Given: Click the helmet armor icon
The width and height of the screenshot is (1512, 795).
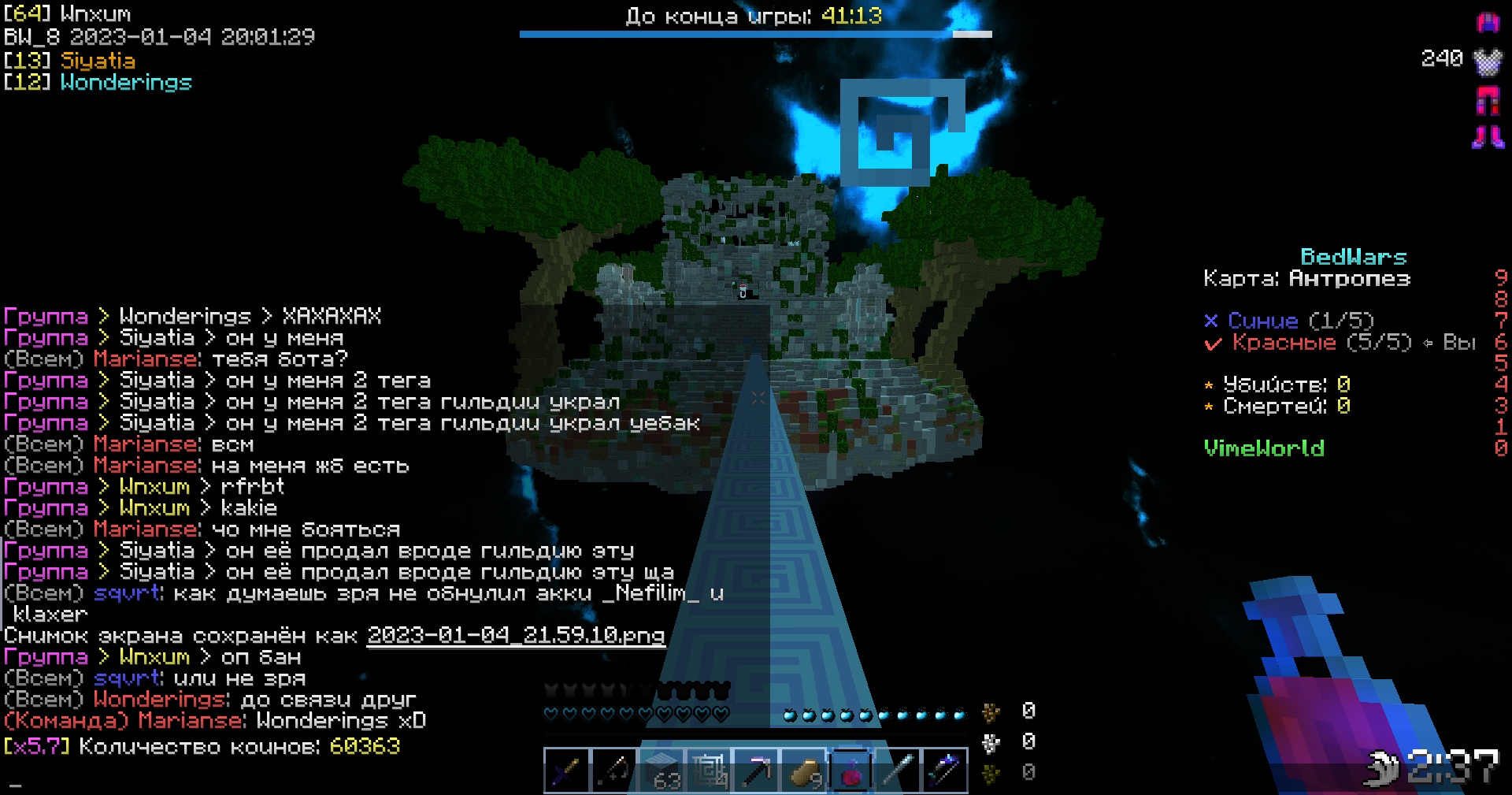Looking at the screenshot, I should pyautogui.click(x=1488, y=22).
